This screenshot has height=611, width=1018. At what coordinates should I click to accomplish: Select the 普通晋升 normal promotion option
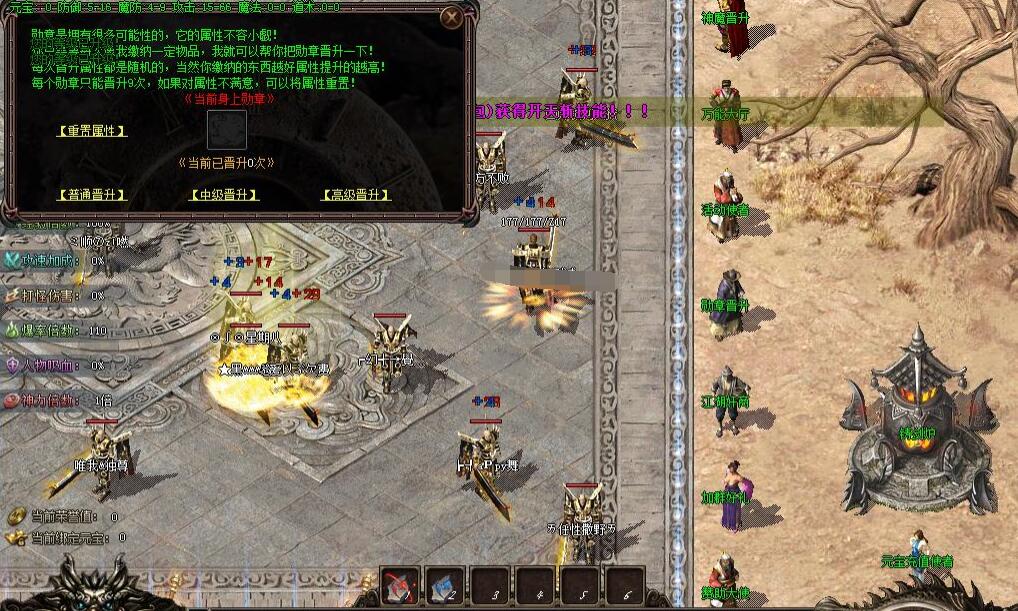pos(92,195)
